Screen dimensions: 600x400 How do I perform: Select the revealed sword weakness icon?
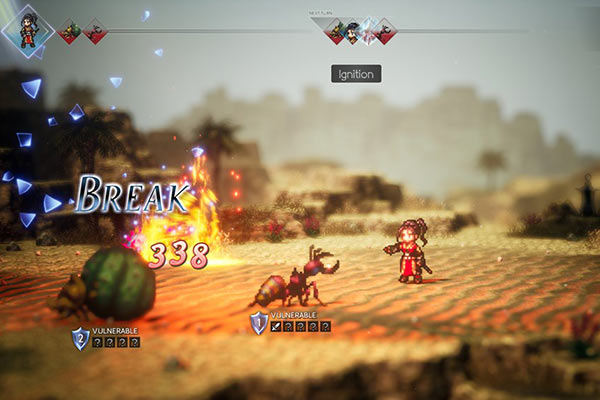276,326
